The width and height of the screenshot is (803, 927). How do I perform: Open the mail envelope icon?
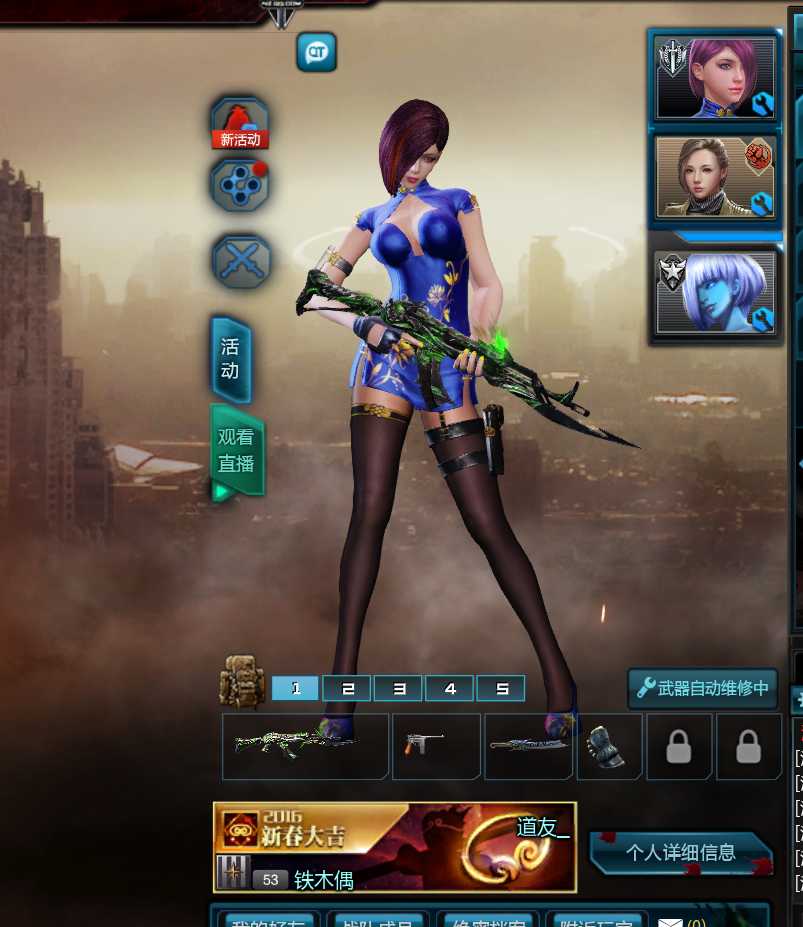668,922
